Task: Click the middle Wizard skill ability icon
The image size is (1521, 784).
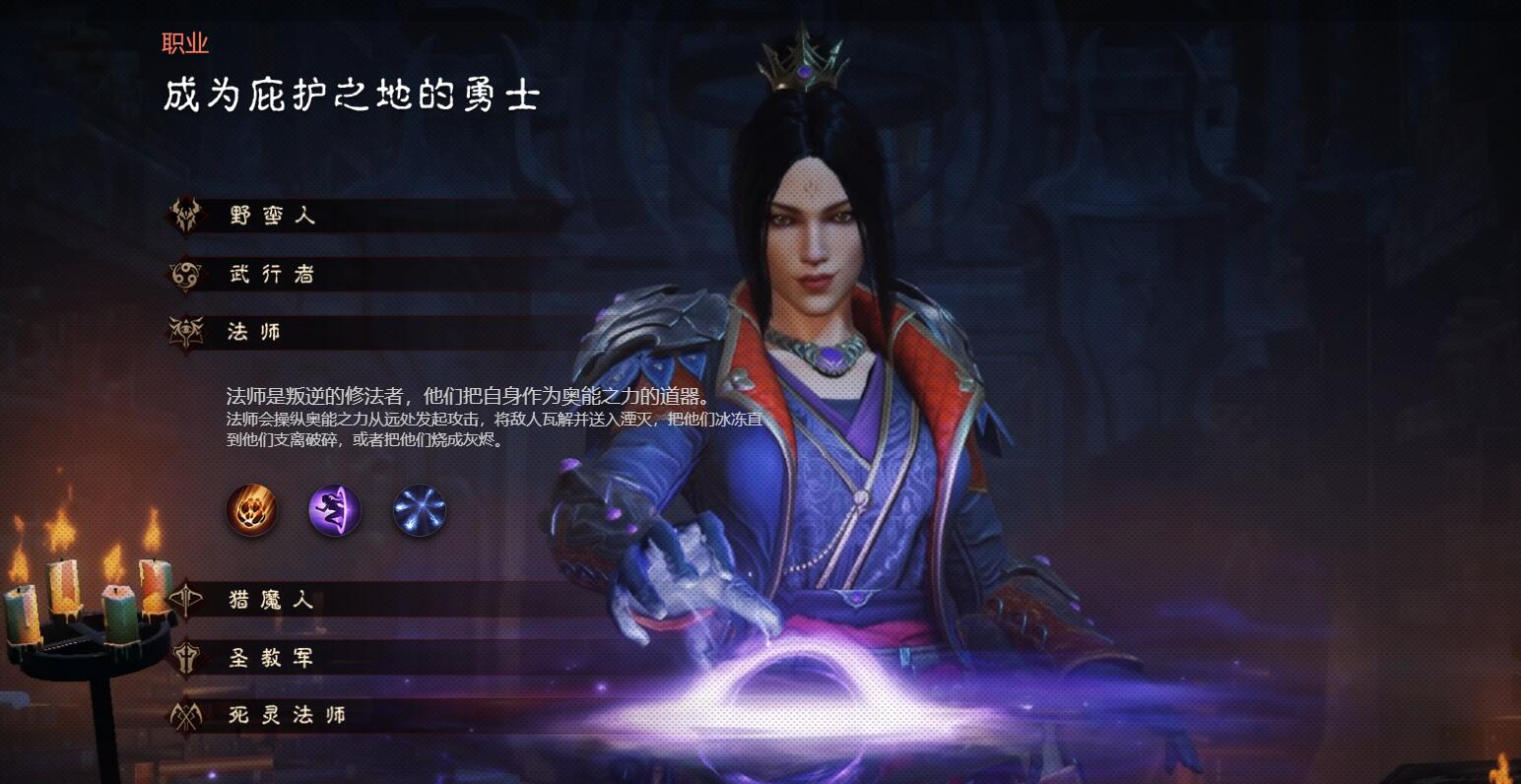Action: pos(335,510)
